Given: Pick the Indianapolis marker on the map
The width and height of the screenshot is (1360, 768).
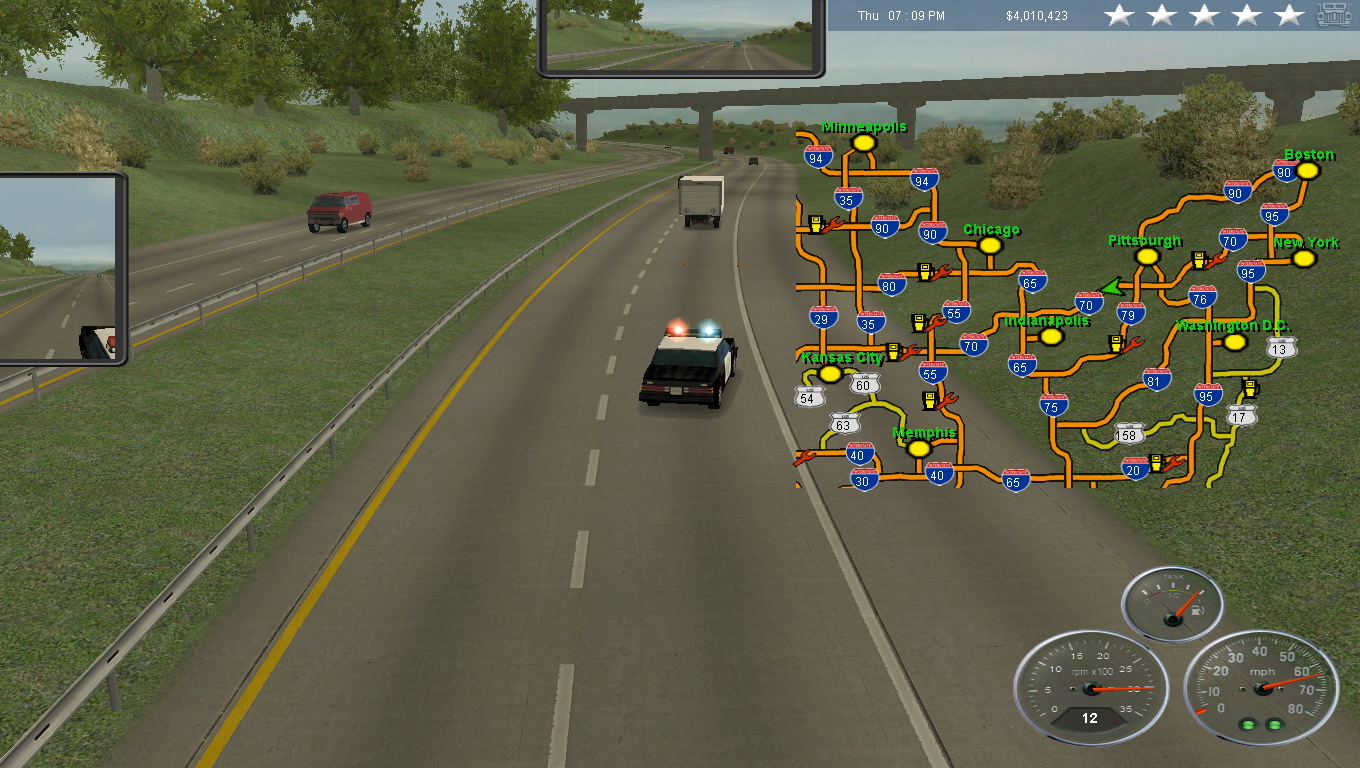Looking at the screenshot, I should click(1051, 336).
